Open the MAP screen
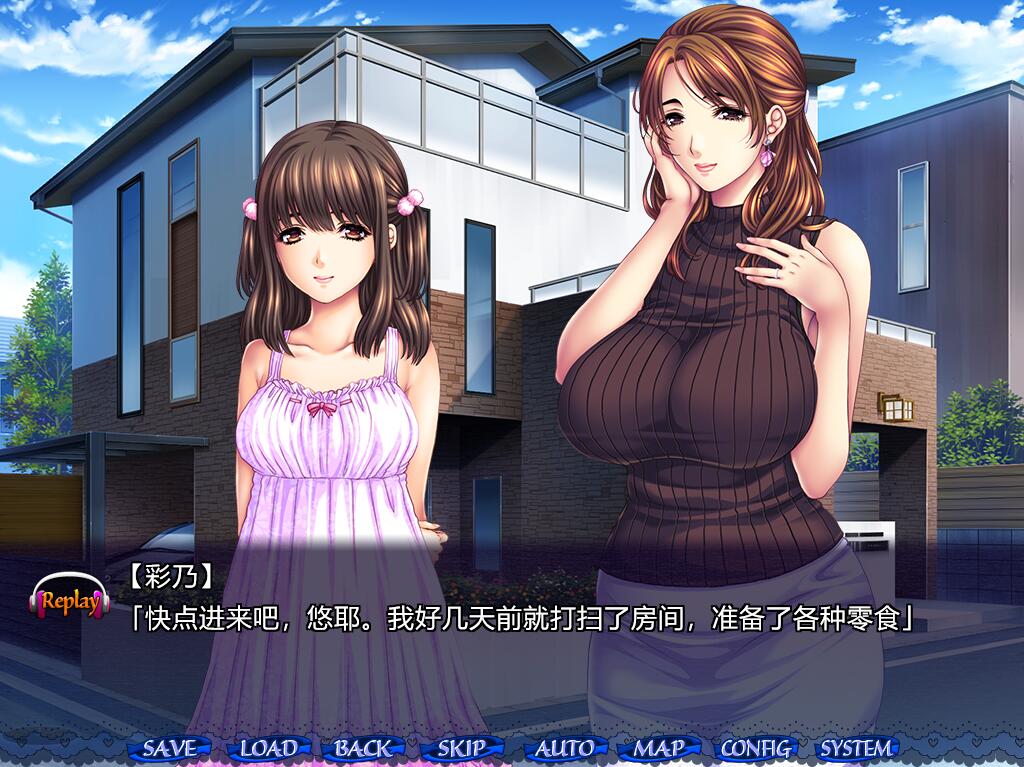The height and width of the screenshot is (767, 1024). click(x=658, y=748)
